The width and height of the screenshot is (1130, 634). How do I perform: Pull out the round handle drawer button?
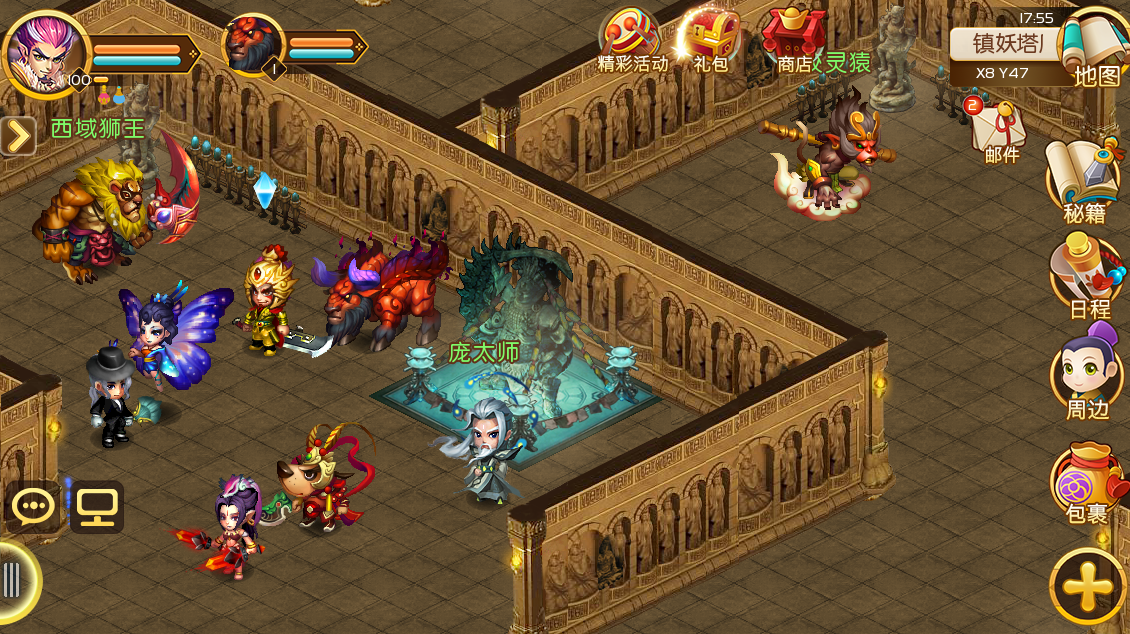pos(14,580)
